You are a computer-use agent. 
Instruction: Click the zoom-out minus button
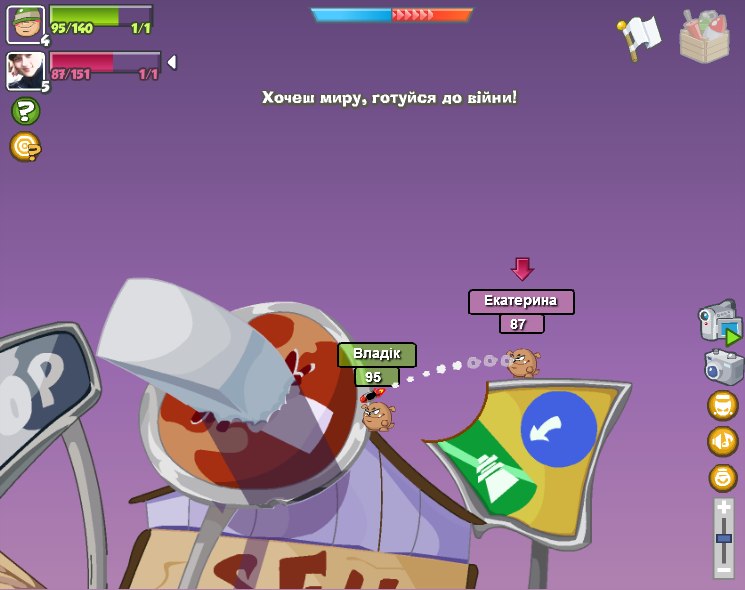tap(723, 569)
